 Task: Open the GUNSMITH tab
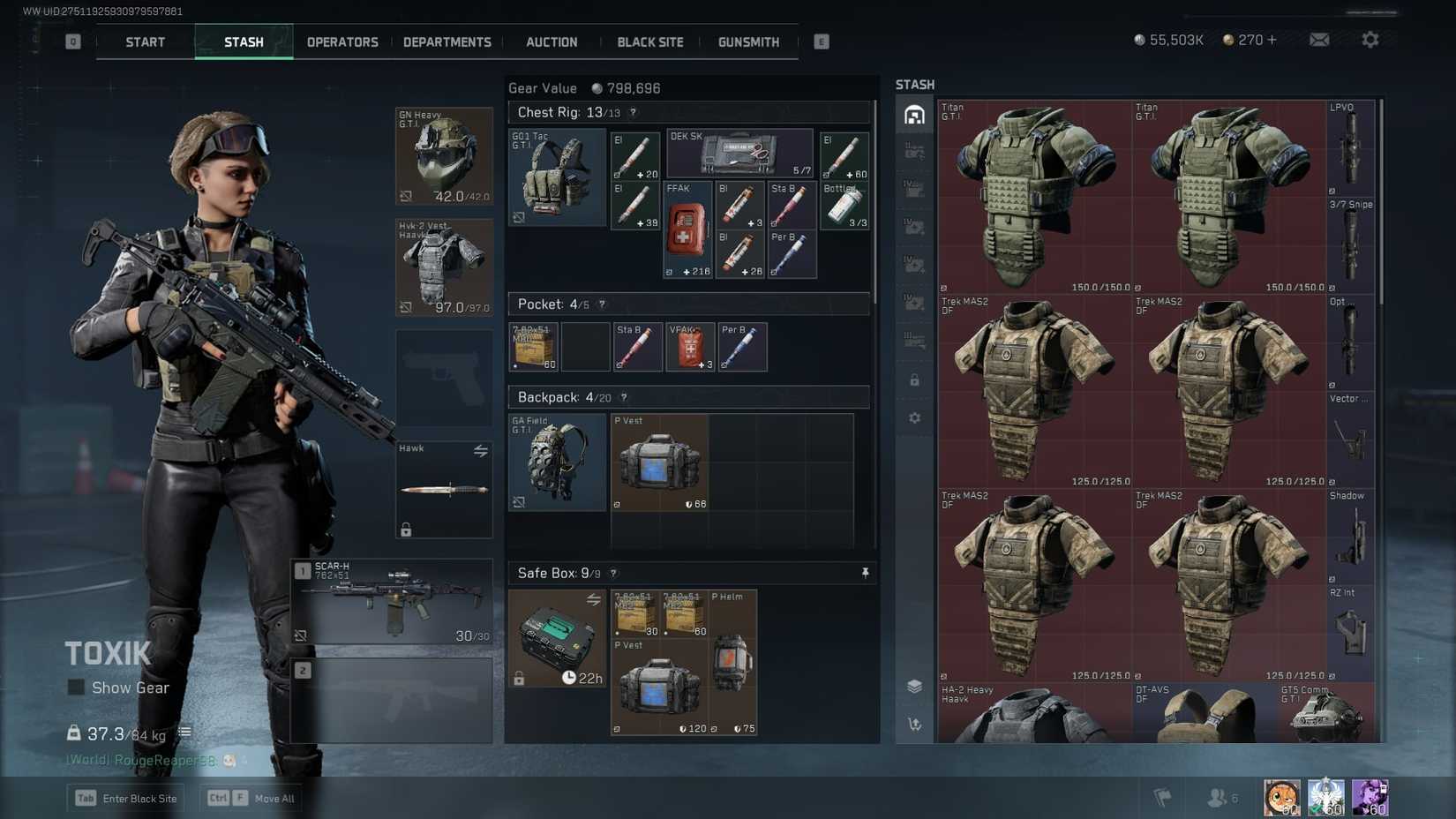(747, 41)
